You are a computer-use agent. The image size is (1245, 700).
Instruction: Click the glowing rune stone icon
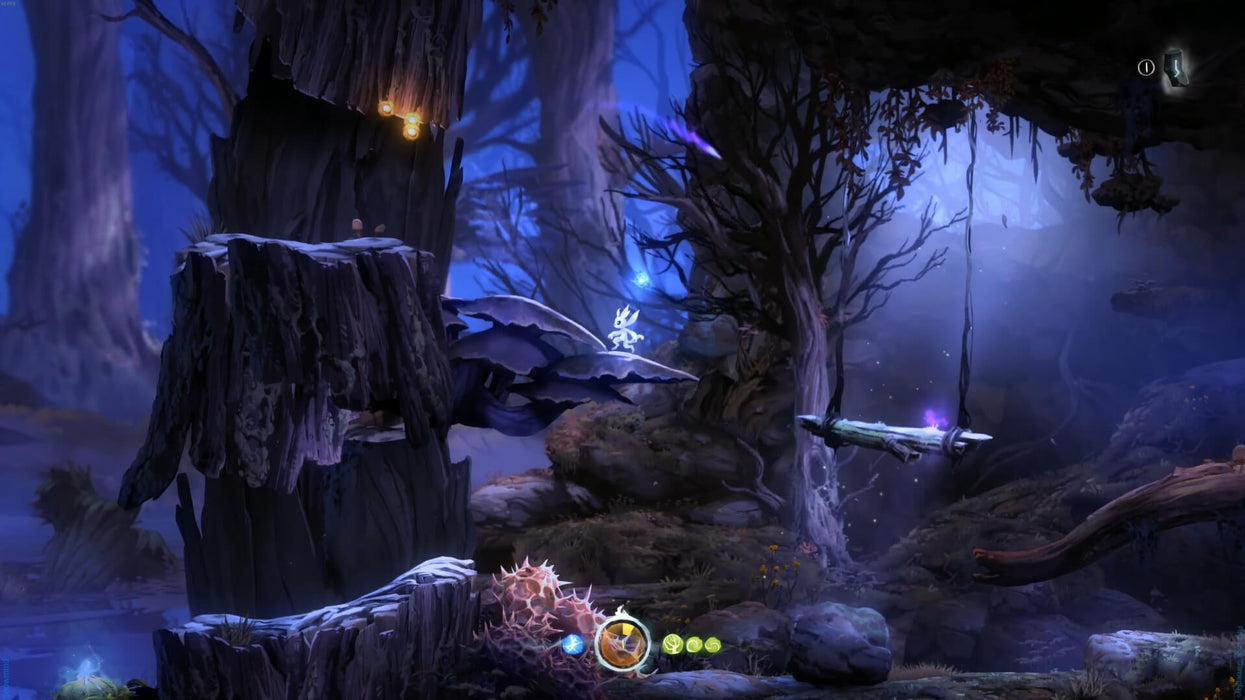pyautogui.click(x=1176, y=67)
